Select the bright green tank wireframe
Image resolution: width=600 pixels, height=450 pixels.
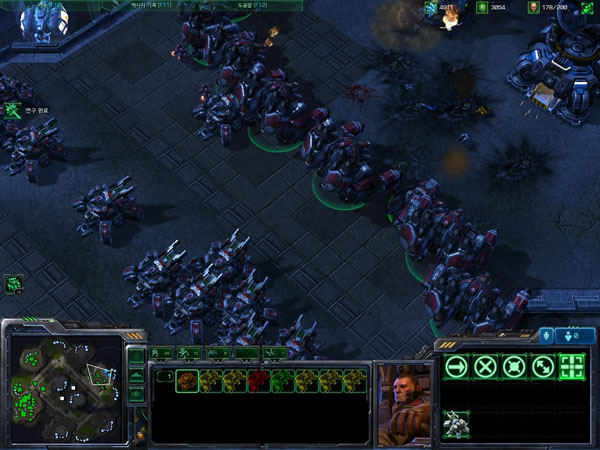tap(282, 381)
